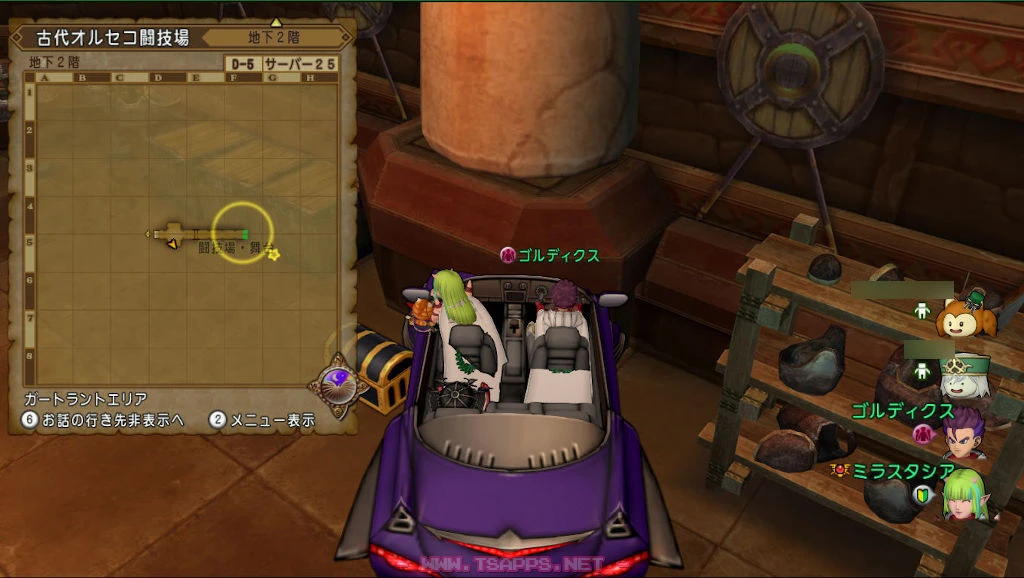Screen dimensions: 1024x578
Task: Choose the white-haired green-hat party portrait
Action: click(x=964, y=375)
